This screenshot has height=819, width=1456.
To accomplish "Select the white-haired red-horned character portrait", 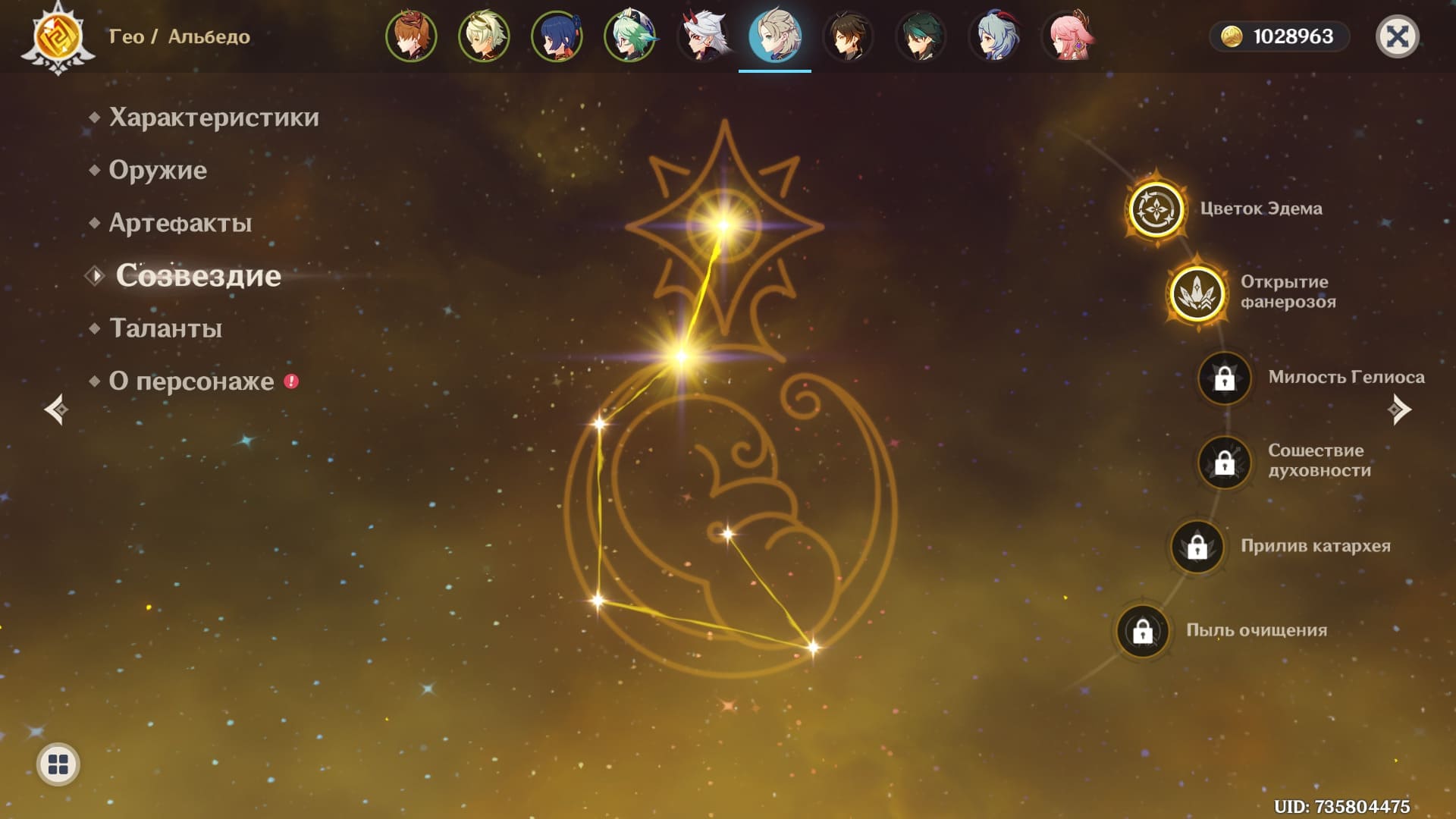I will point(702,36).
